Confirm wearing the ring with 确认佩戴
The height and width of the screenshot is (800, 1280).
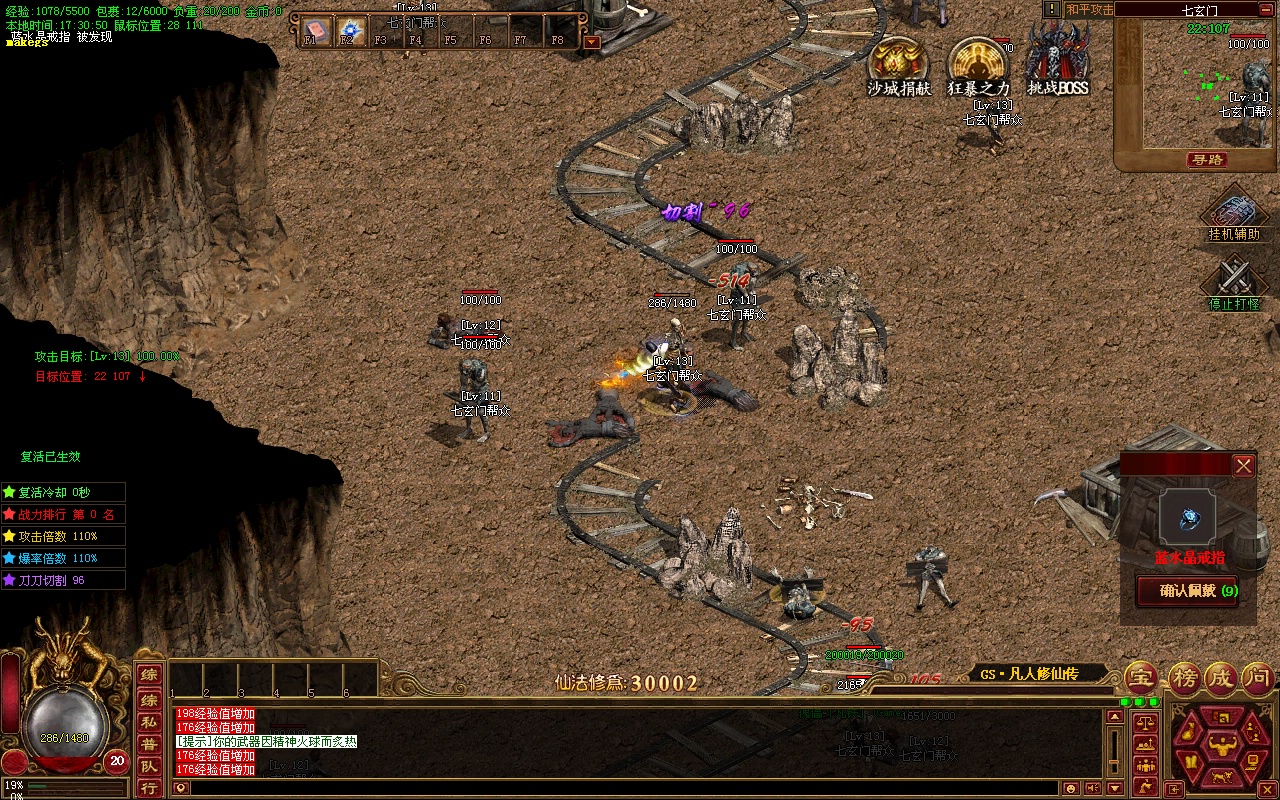(1187, 590)
